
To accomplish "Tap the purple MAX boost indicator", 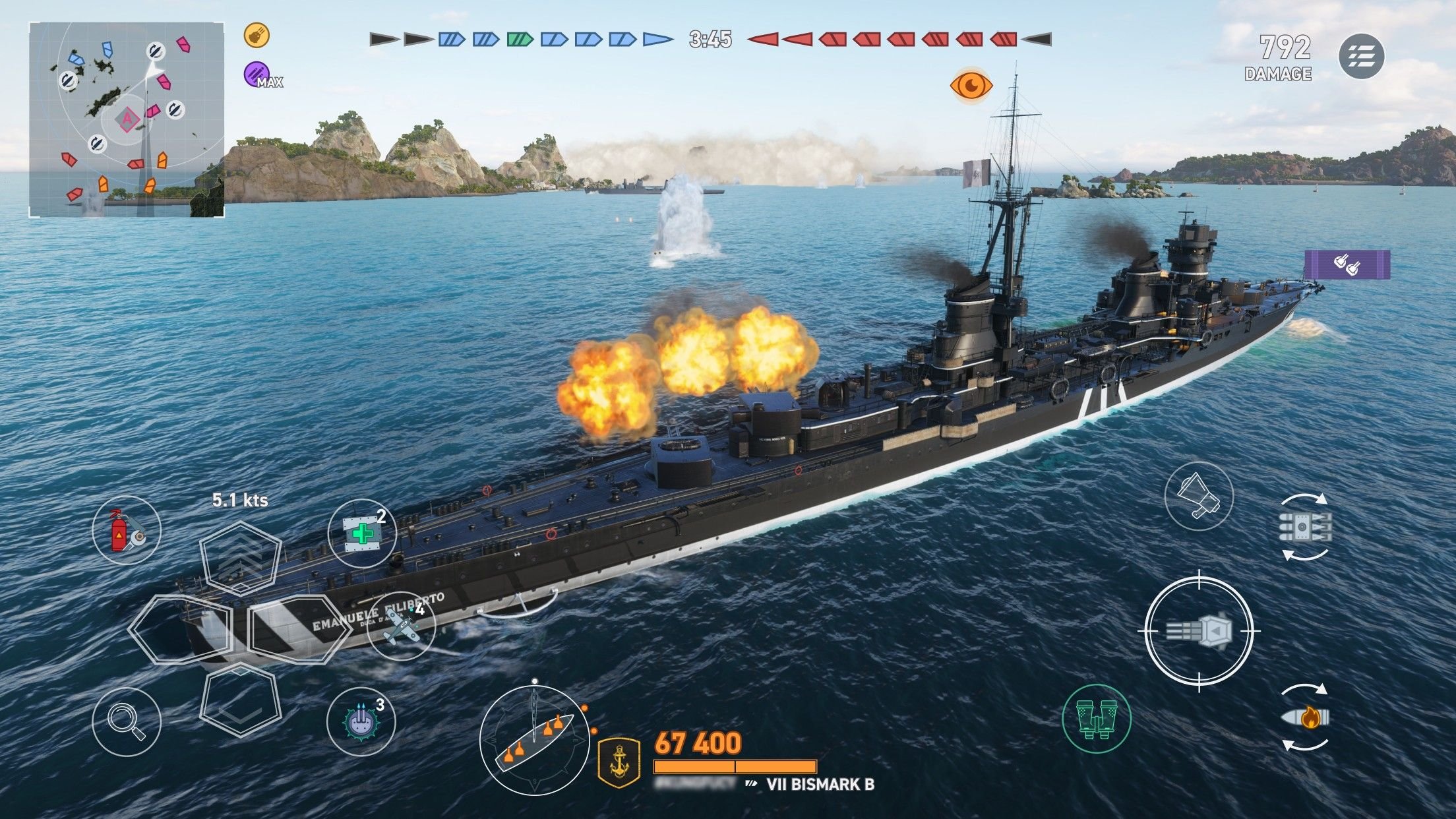I will click(256, 73).
